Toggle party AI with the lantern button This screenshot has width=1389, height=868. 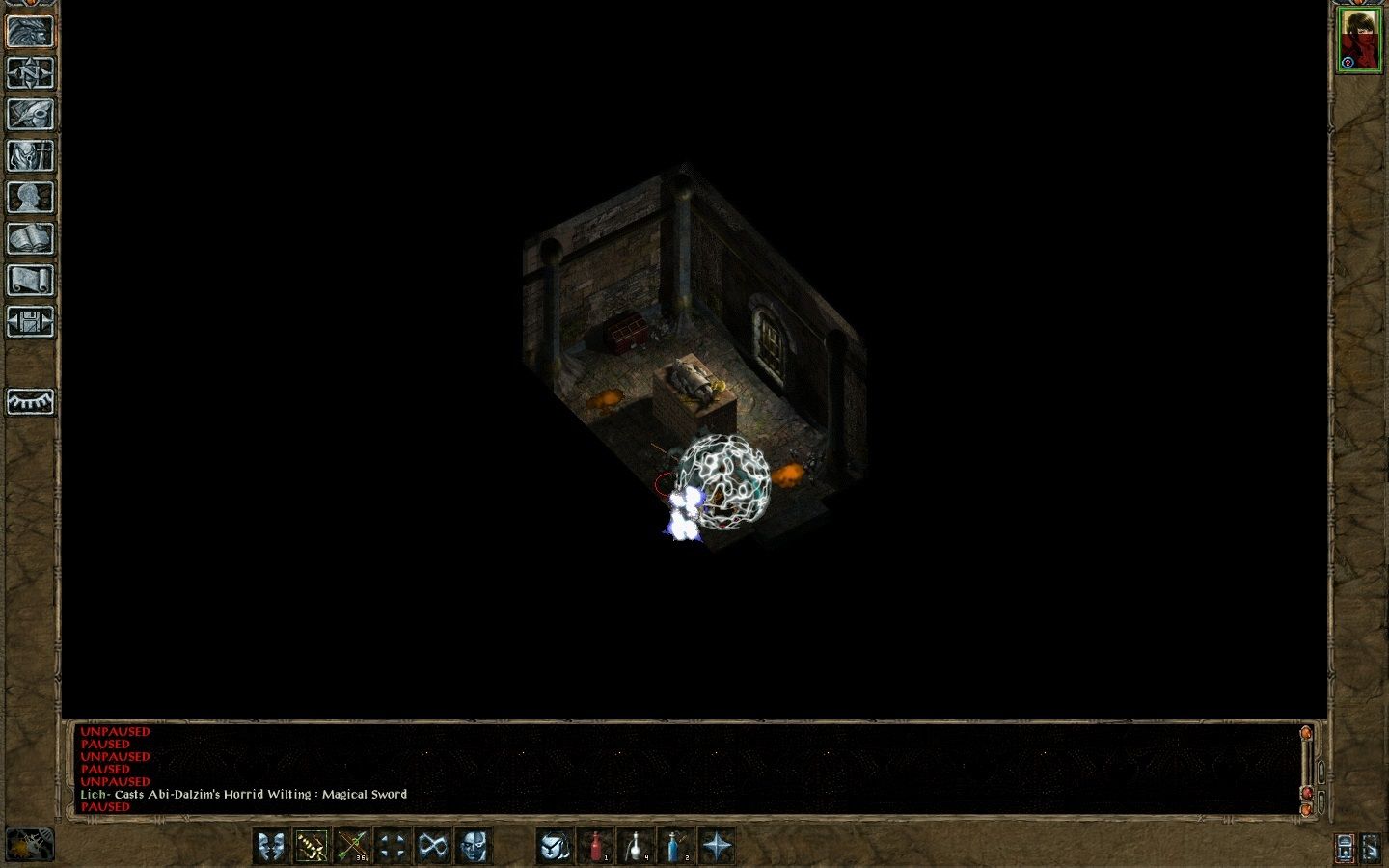pyautogui.click(x=552, y=847)
